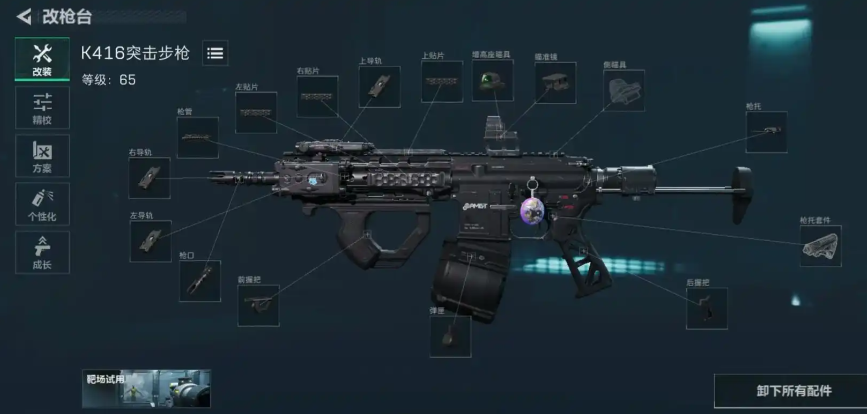Select the 前握把 foregrip slot
The image size is (867, 414).
(258, 305)
